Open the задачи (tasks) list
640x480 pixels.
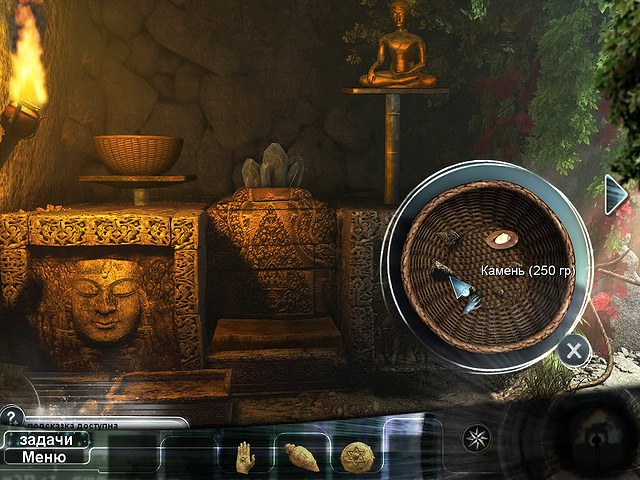pyautogui.click(x=46, y=440)
